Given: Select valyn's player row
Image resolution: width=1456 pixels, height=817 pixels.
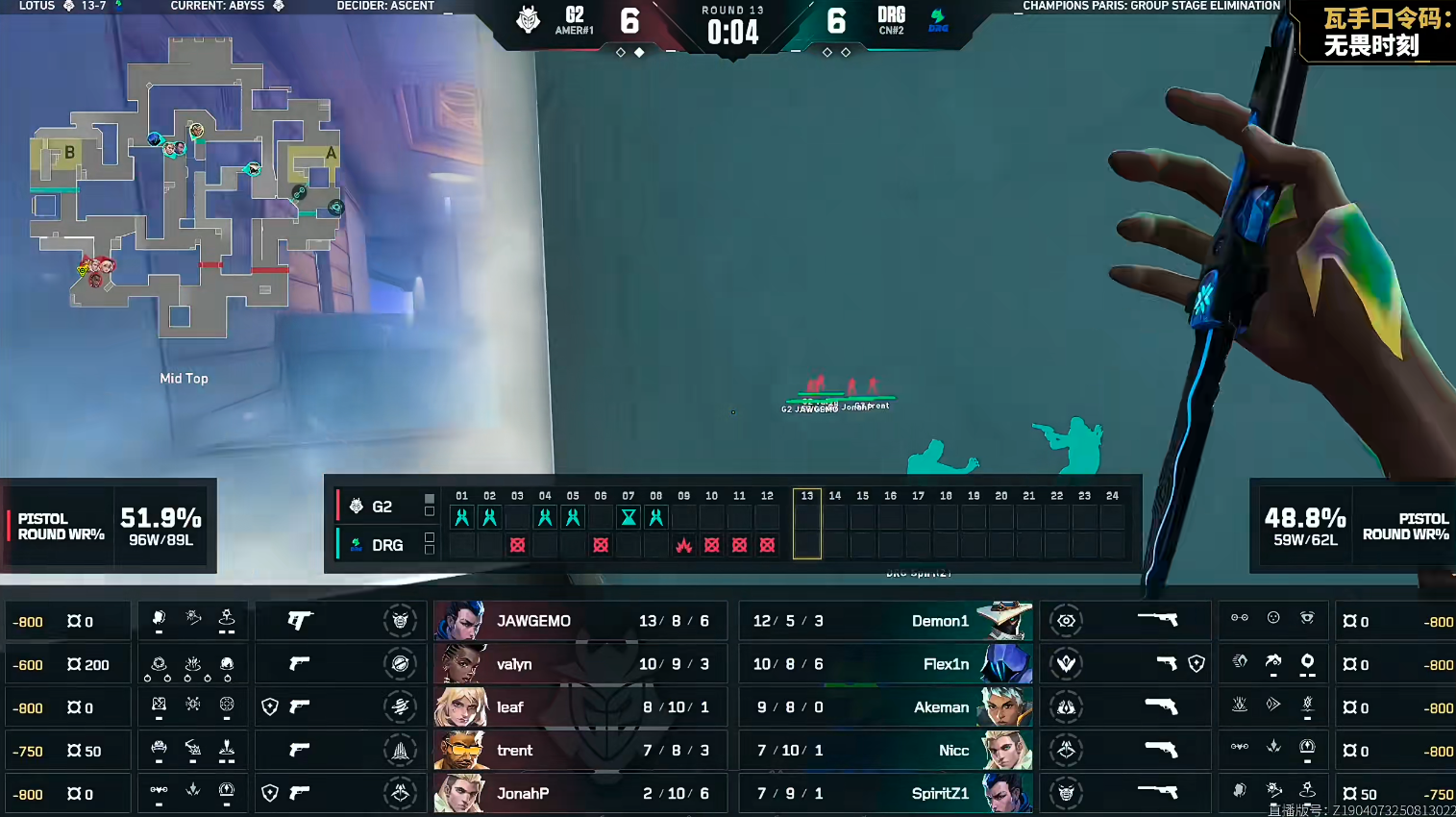Looking at the screenshot, I should pos(514,664).
